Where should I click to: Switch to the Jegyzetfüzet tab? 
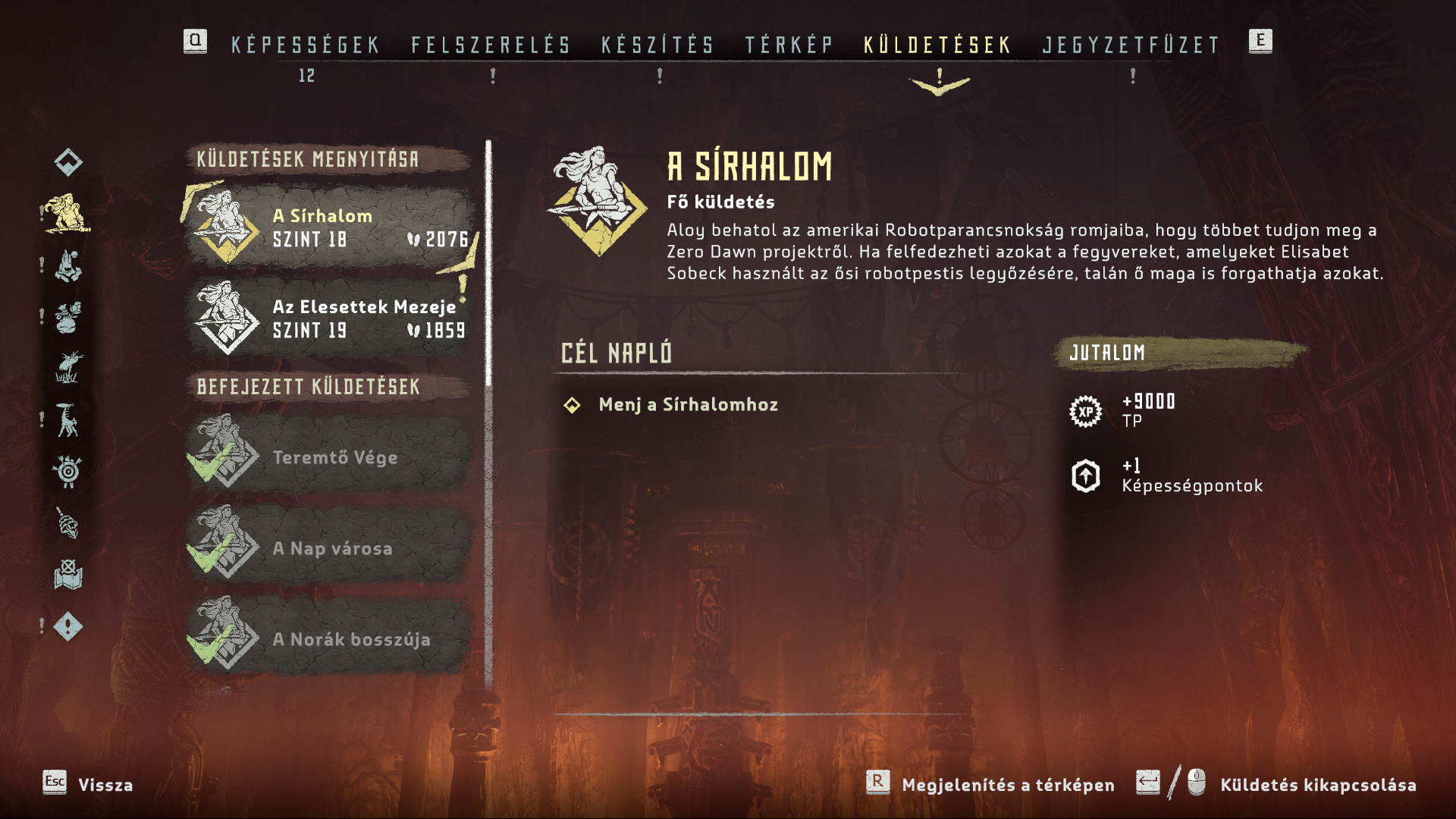1131,45
